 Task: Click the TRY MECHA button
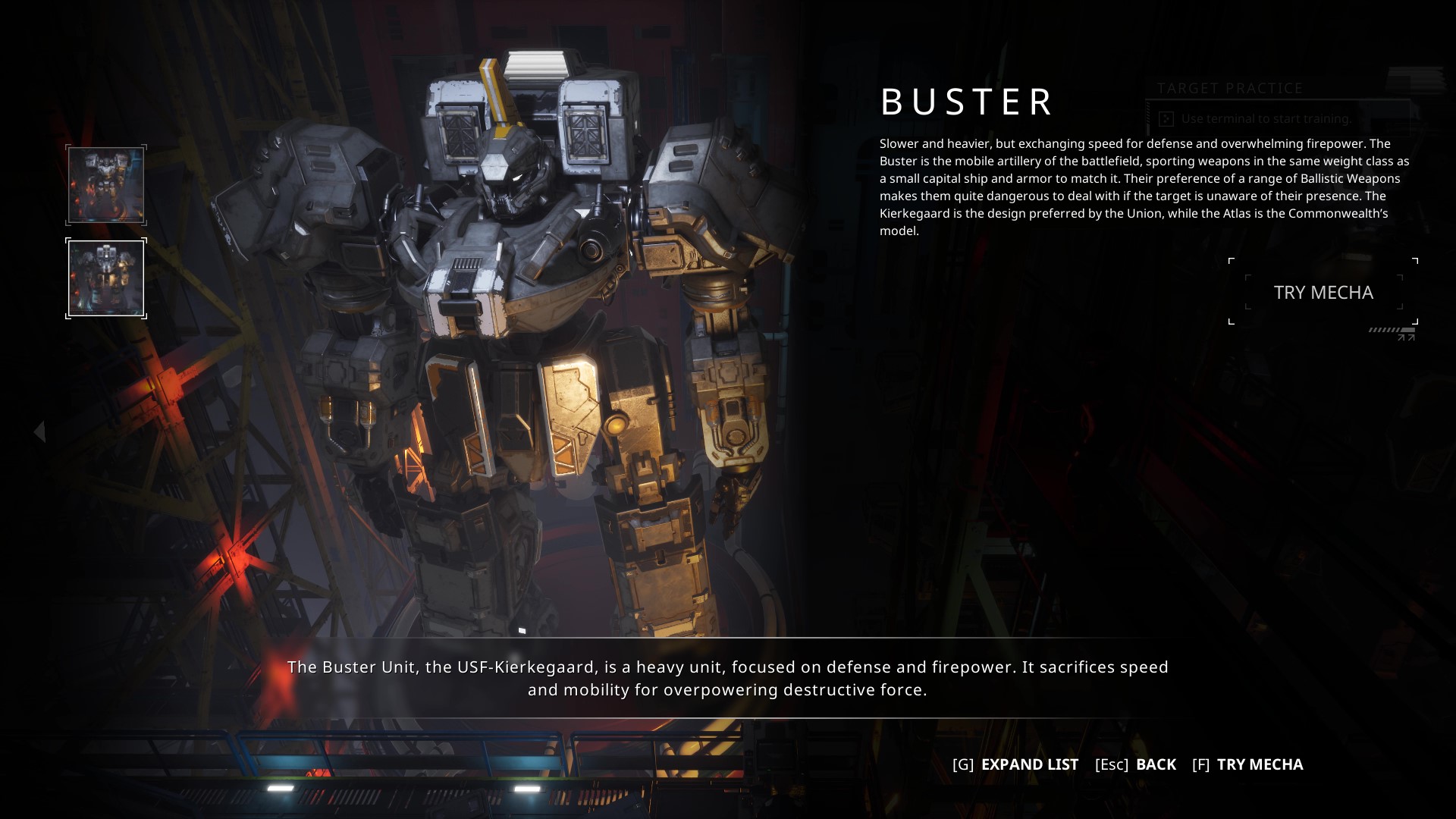click(x=1323, y=293)
